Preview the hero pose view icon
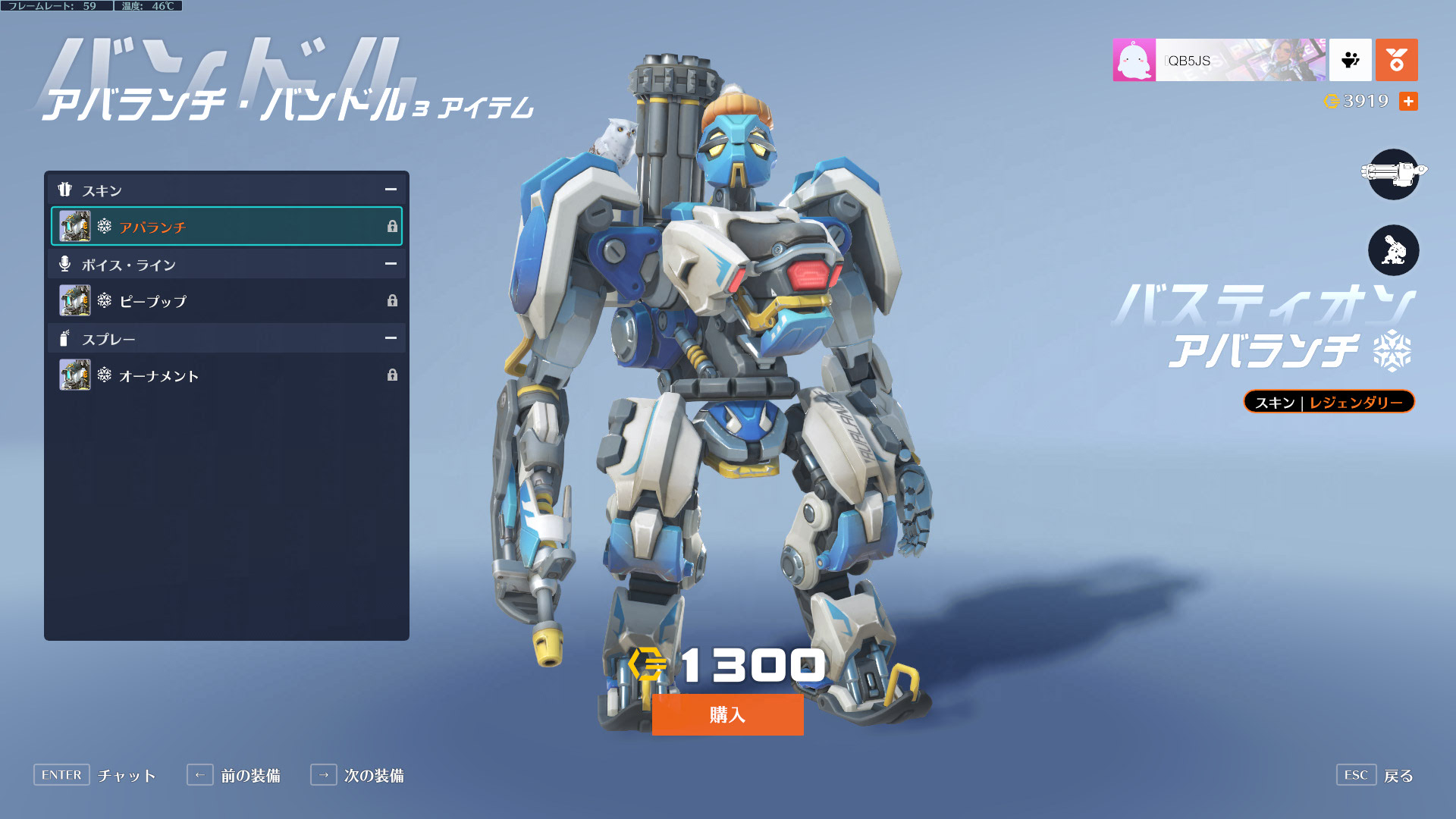The width and height of the screenshot is (1456, 819). point(1393,250)
